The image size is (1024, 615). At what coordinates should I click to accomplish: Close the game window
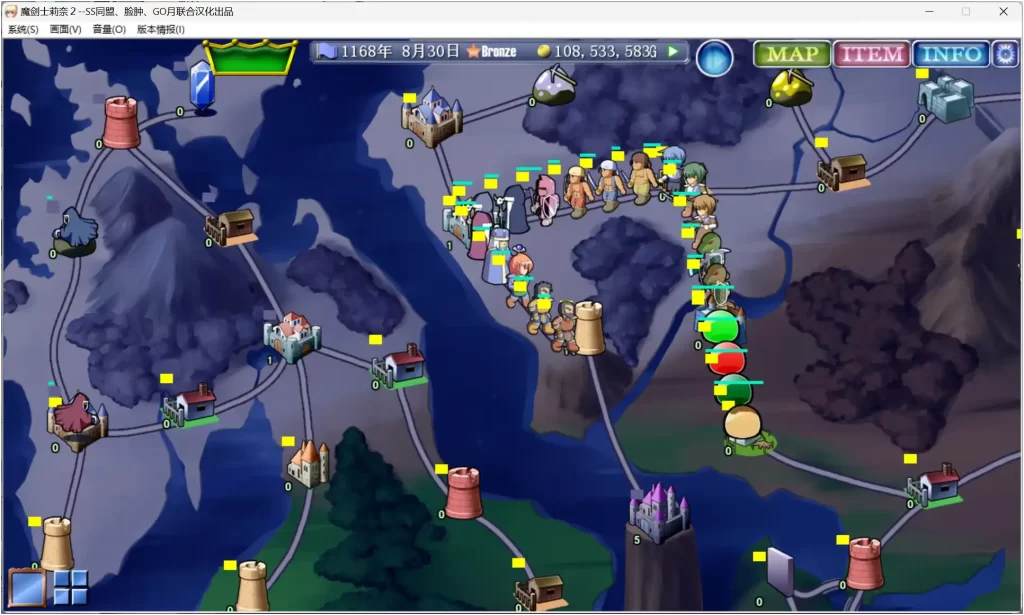click(1004, 11)
